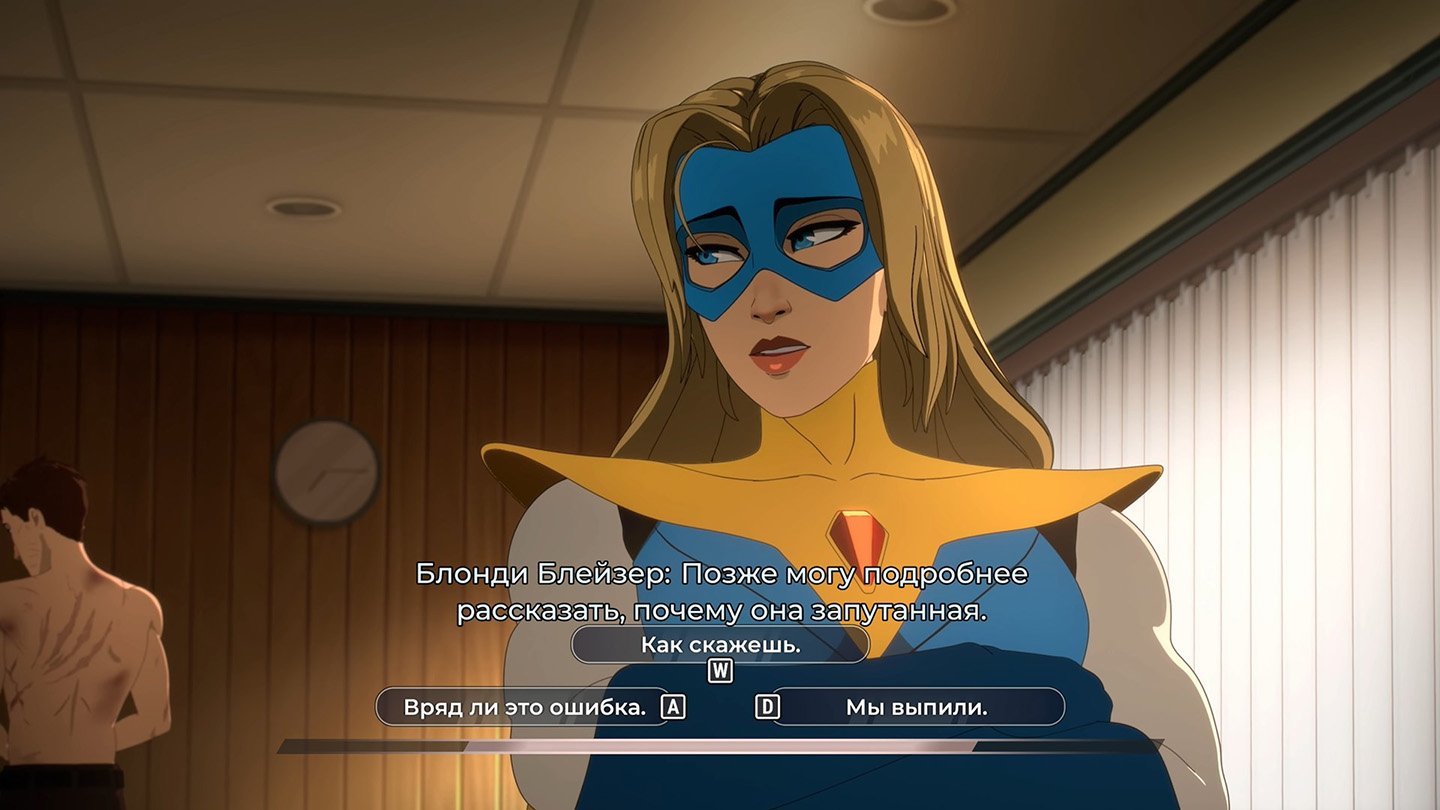
Task: Pick the dialogue option "Мы выпили."
Action: (916, 707)
